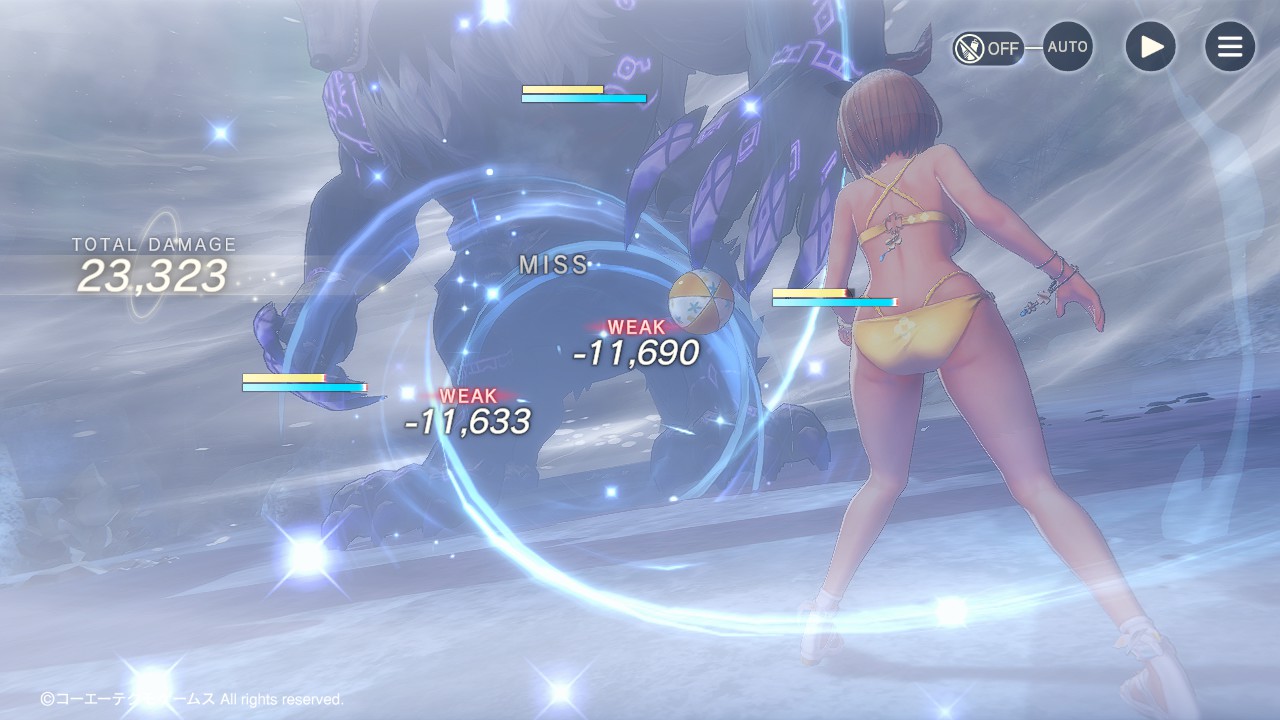1280x720 pixels.
Task: Enable AUTO battle mode
Action: pos(1067,47)
